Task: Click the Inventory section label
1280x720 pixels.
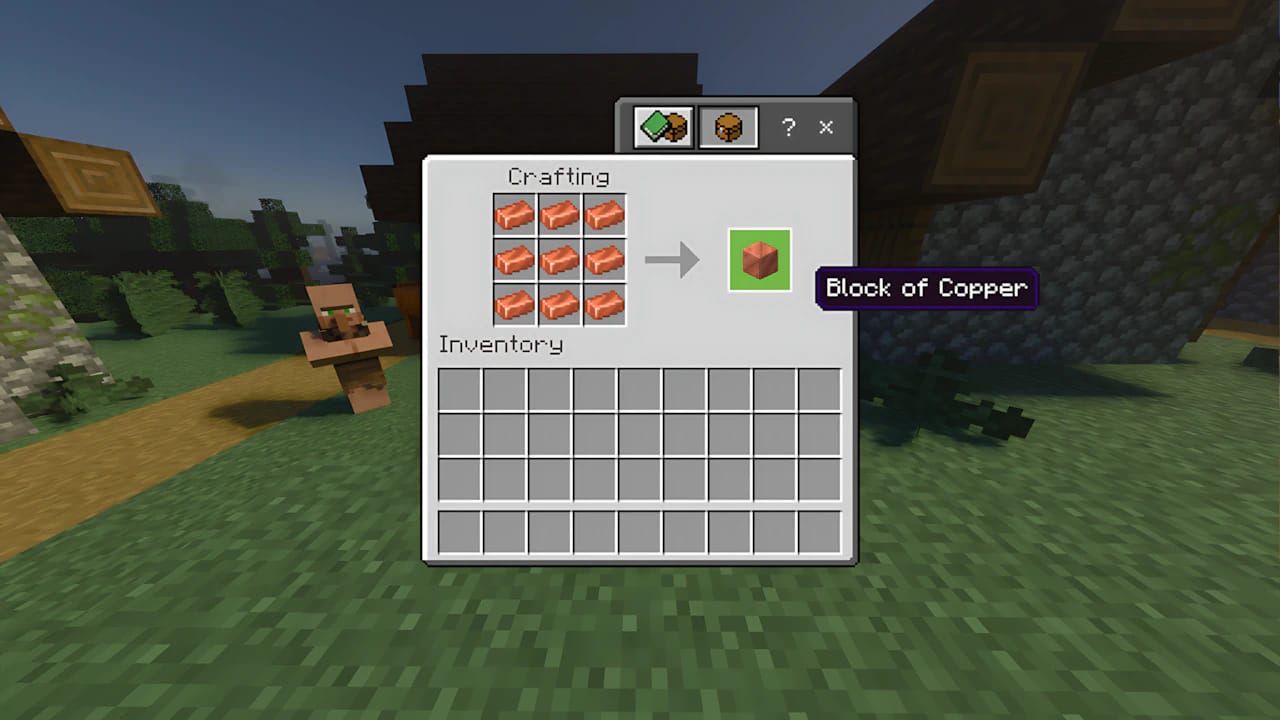Action: [503, 344]
